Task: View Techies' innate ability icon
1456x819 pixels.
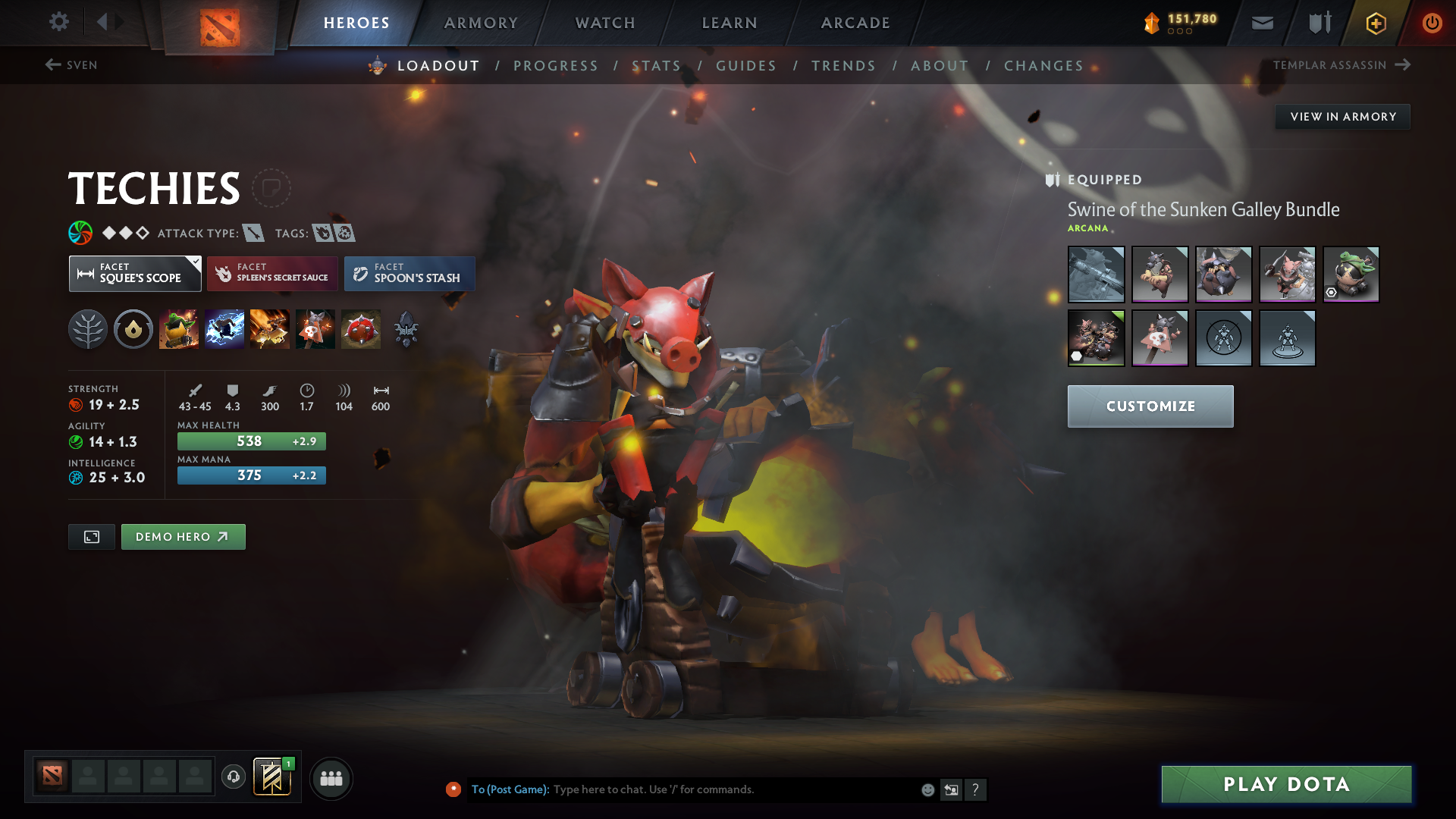Action: tap(133, 328)
